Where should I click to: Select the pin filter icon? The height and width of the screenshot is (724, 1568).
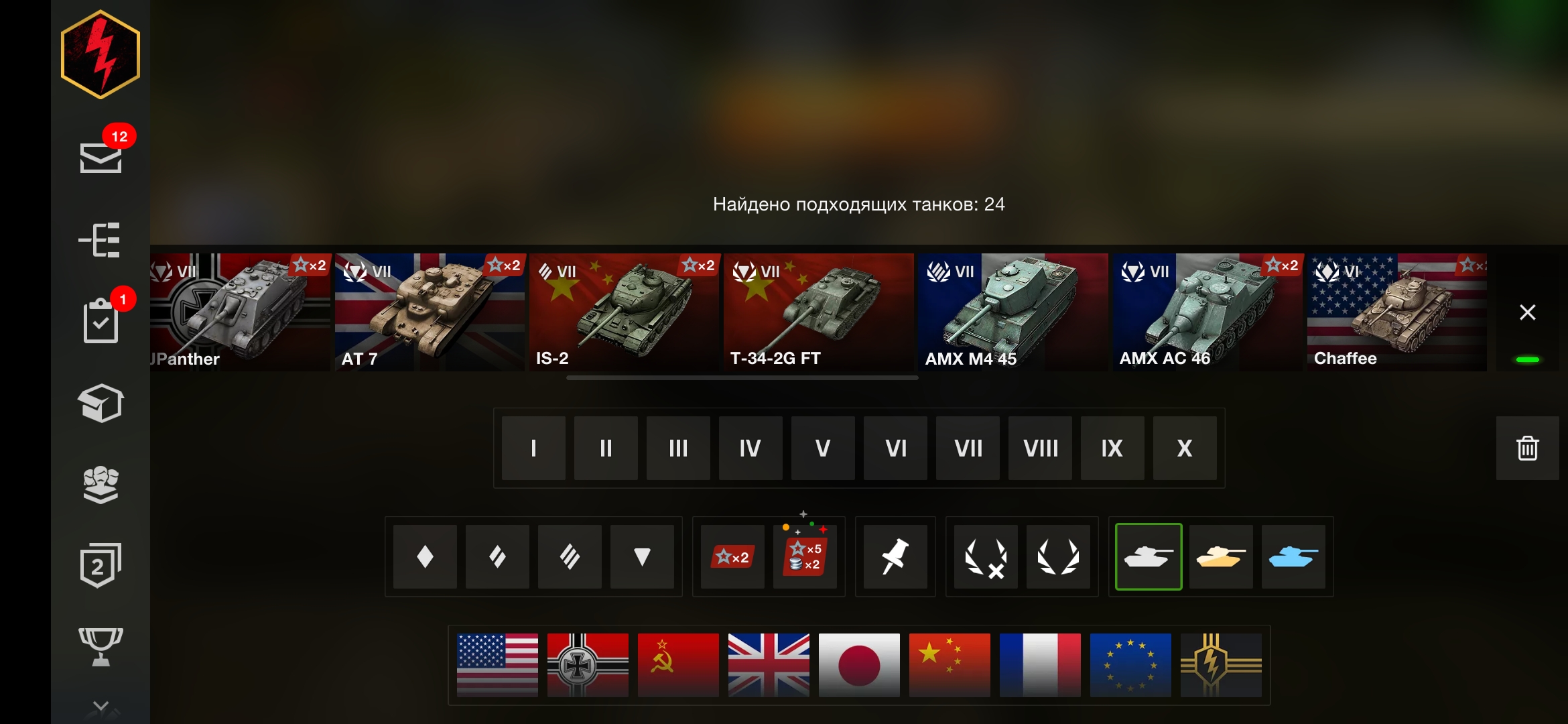(895, 556)
